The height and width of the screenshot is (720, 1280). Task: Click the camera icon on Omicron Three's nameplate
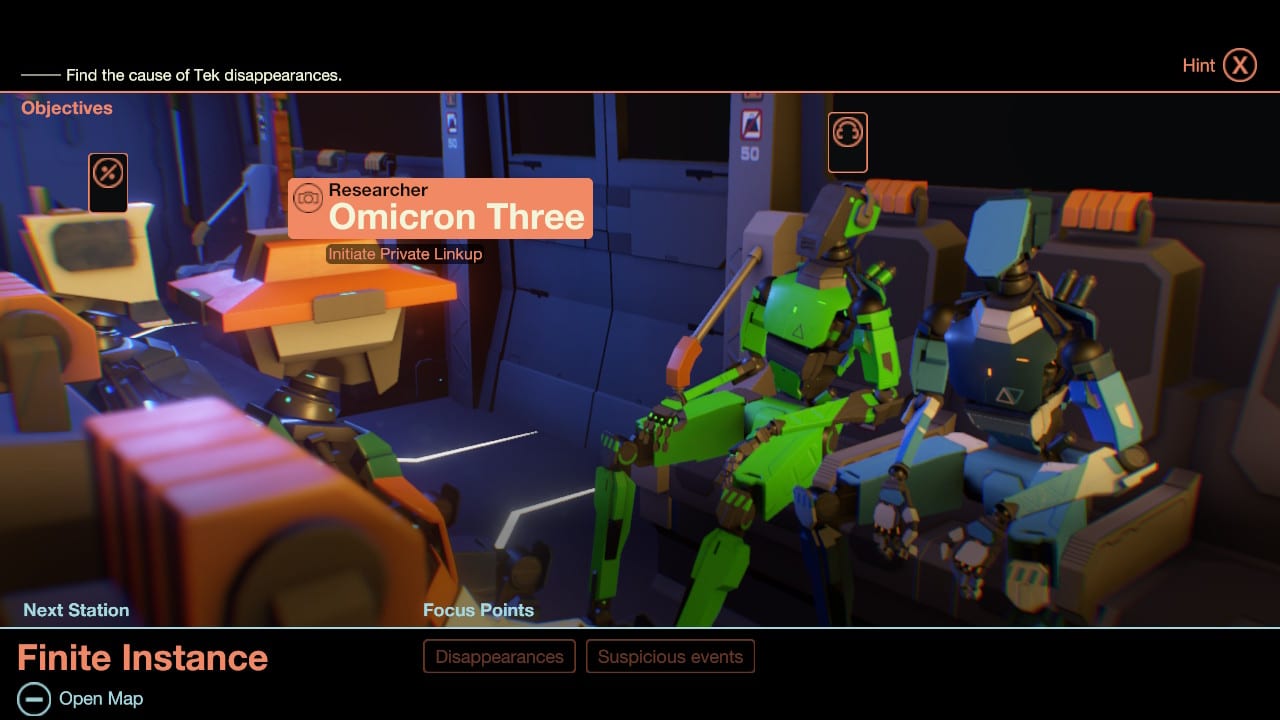[309, 197]
